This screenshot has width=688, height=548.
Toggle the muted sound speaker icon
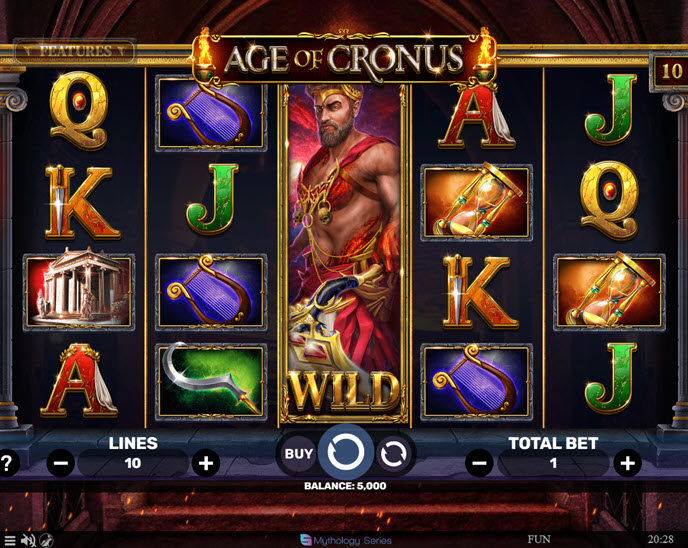tap(28, 540)
